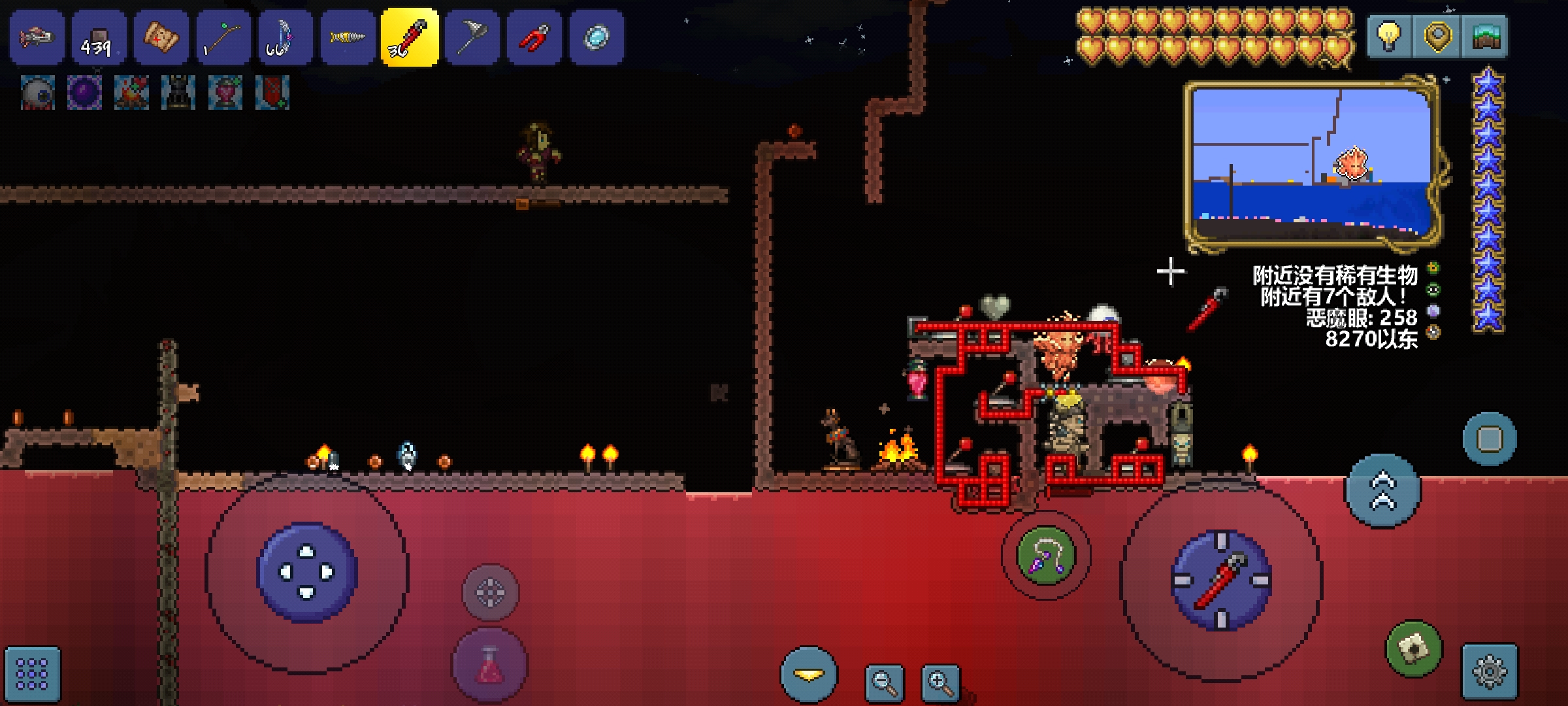Tap the campfire buff icon
Viewport: 1568px width, 706px height.
131,92
